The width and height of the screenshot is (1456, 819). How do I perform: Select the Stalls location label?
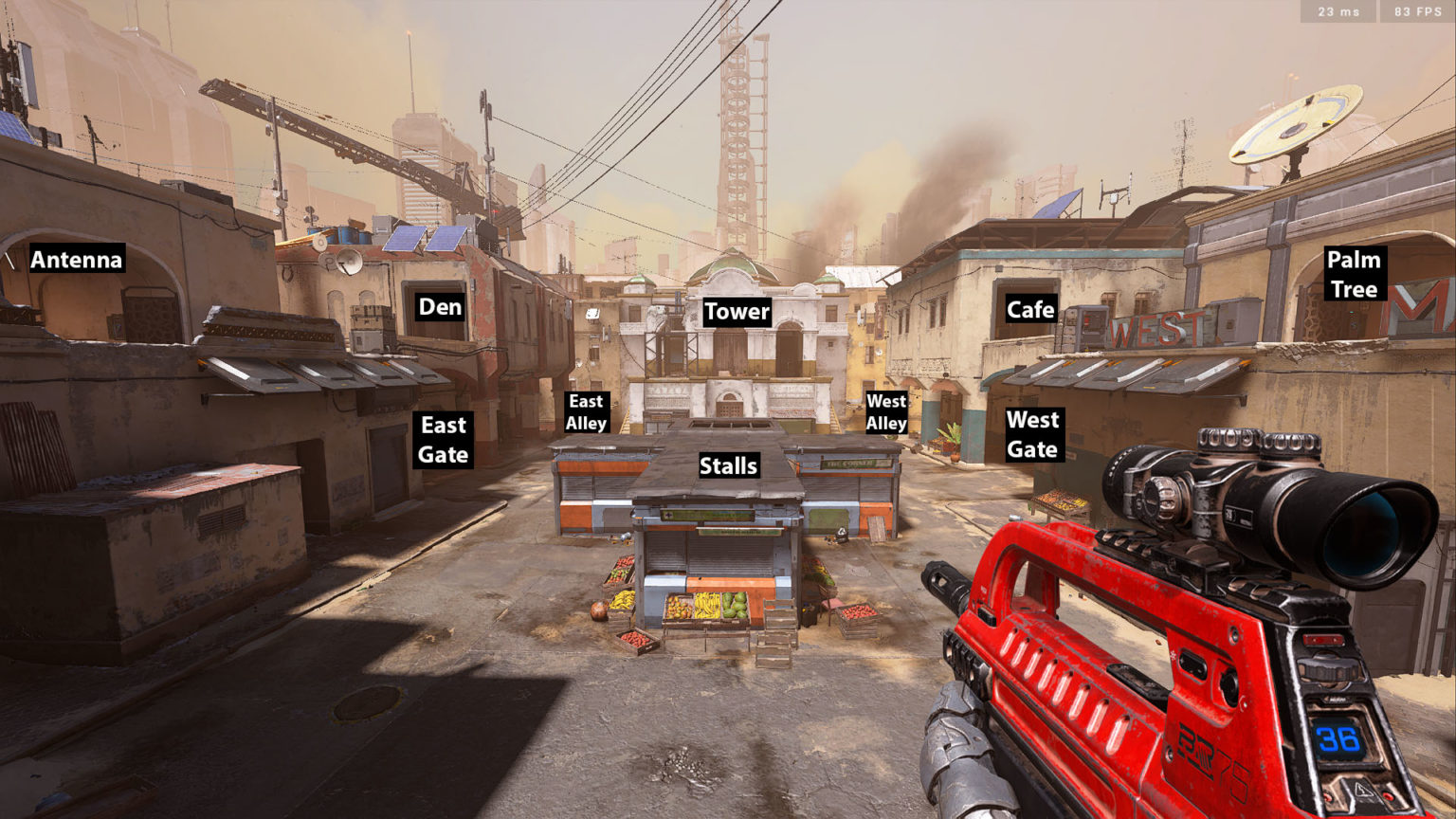pos(728,465)
